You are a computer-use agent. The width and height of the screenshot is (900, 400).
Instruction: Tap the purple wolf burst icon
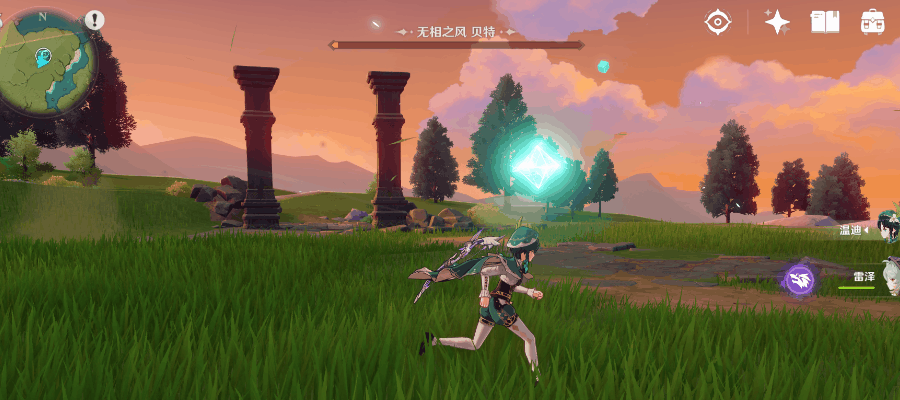click(x=799, y=279)
